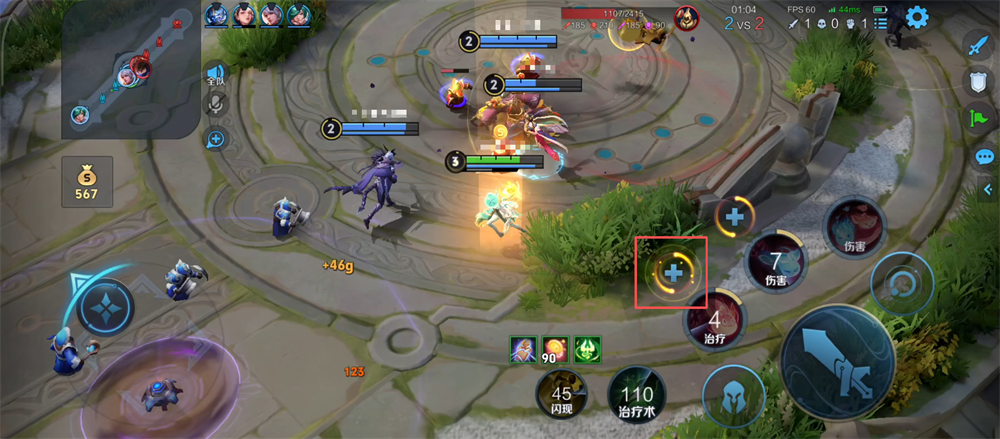The height and width of the screenshot is (439, 1000).
Task: Activate the 伤害 skill showing cooldown 7
Action: click(x=776, y=264)
